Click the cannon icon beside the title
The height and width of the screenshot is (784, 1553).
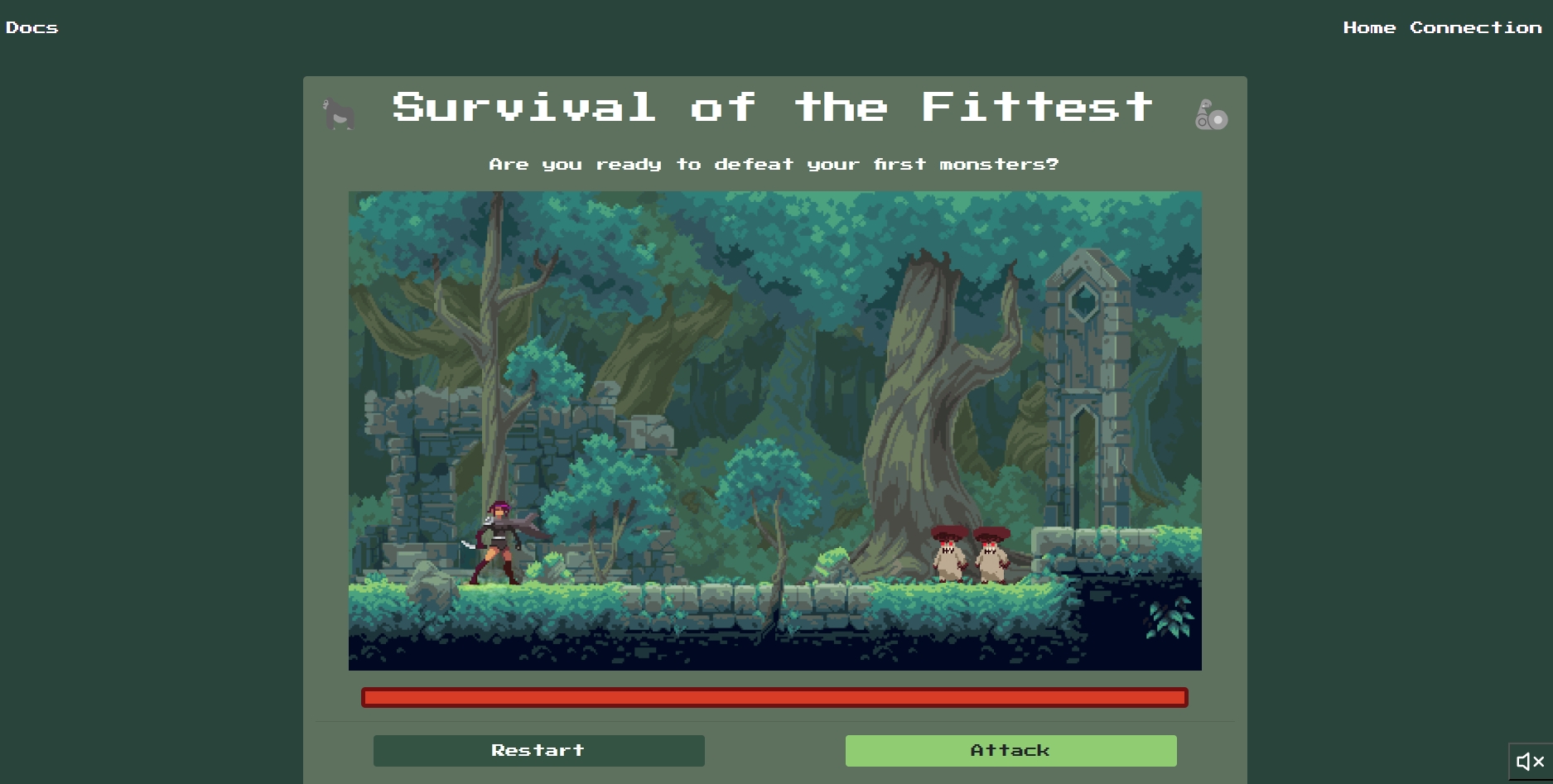[1211, 115]
